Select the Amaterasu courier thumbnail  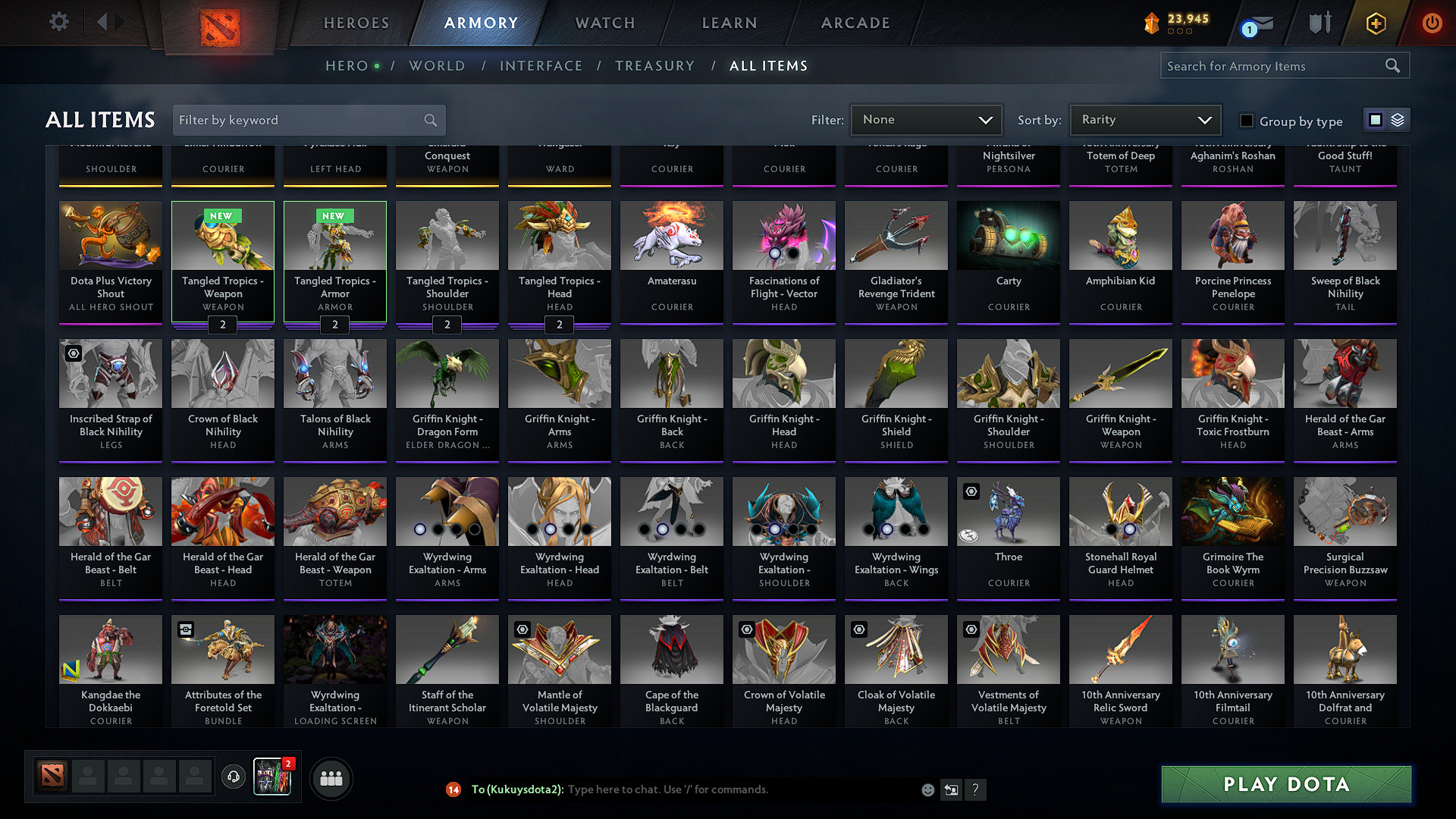click(671, 236)
